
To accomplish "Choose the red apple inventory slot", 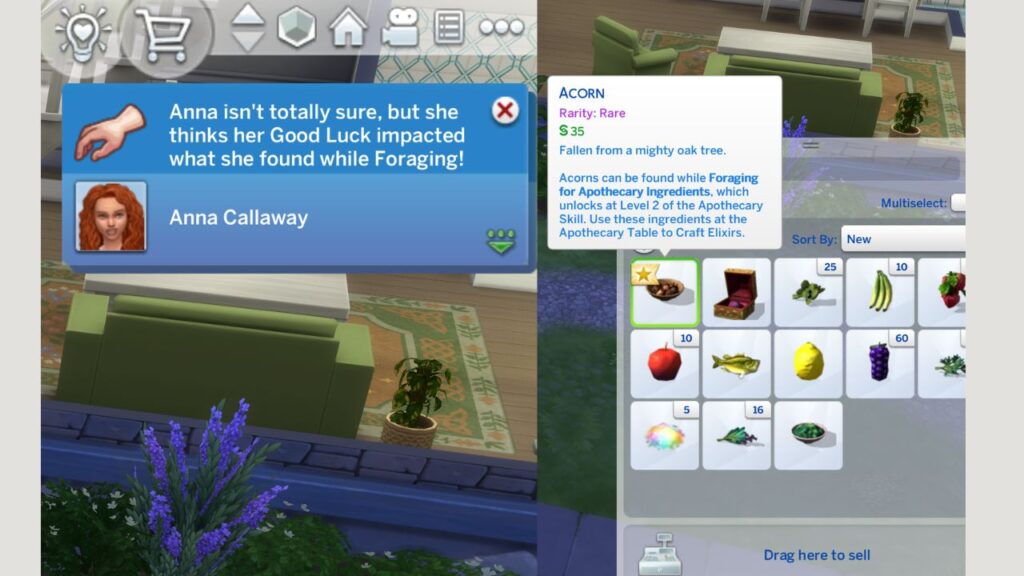I will click(x=665, y=363).
